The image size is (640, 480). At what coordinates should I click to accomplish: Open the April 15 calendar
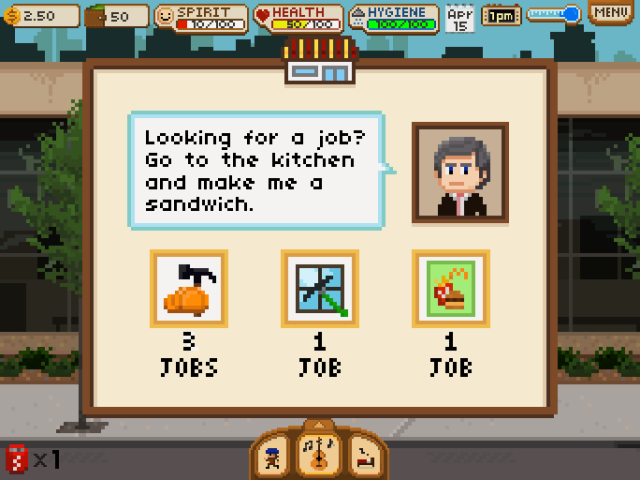coord(460,16)
